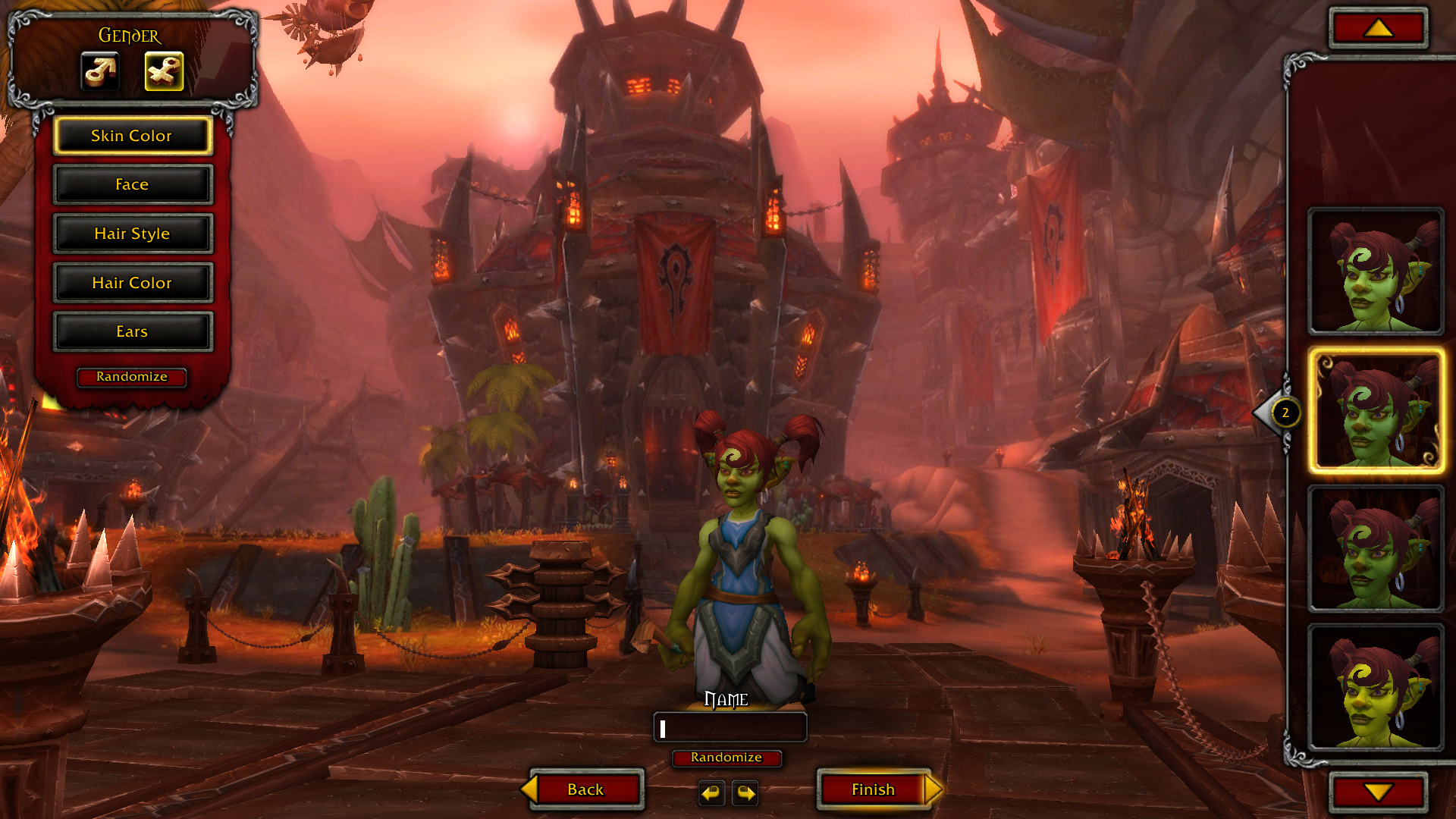
Task: Switch to the Face category
Action: pyautogui.click(x=132, y=185)
